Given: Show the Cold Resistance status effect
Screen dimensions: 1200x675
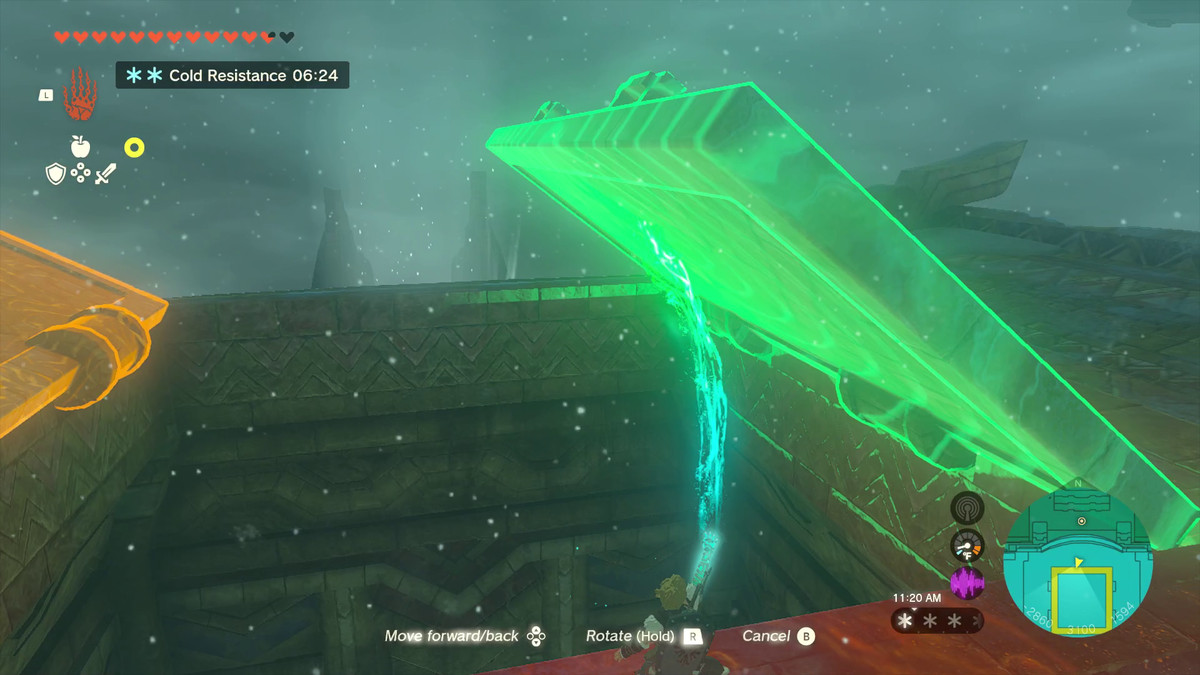Looking at the screenshot, I should click(x=232, y=75).
